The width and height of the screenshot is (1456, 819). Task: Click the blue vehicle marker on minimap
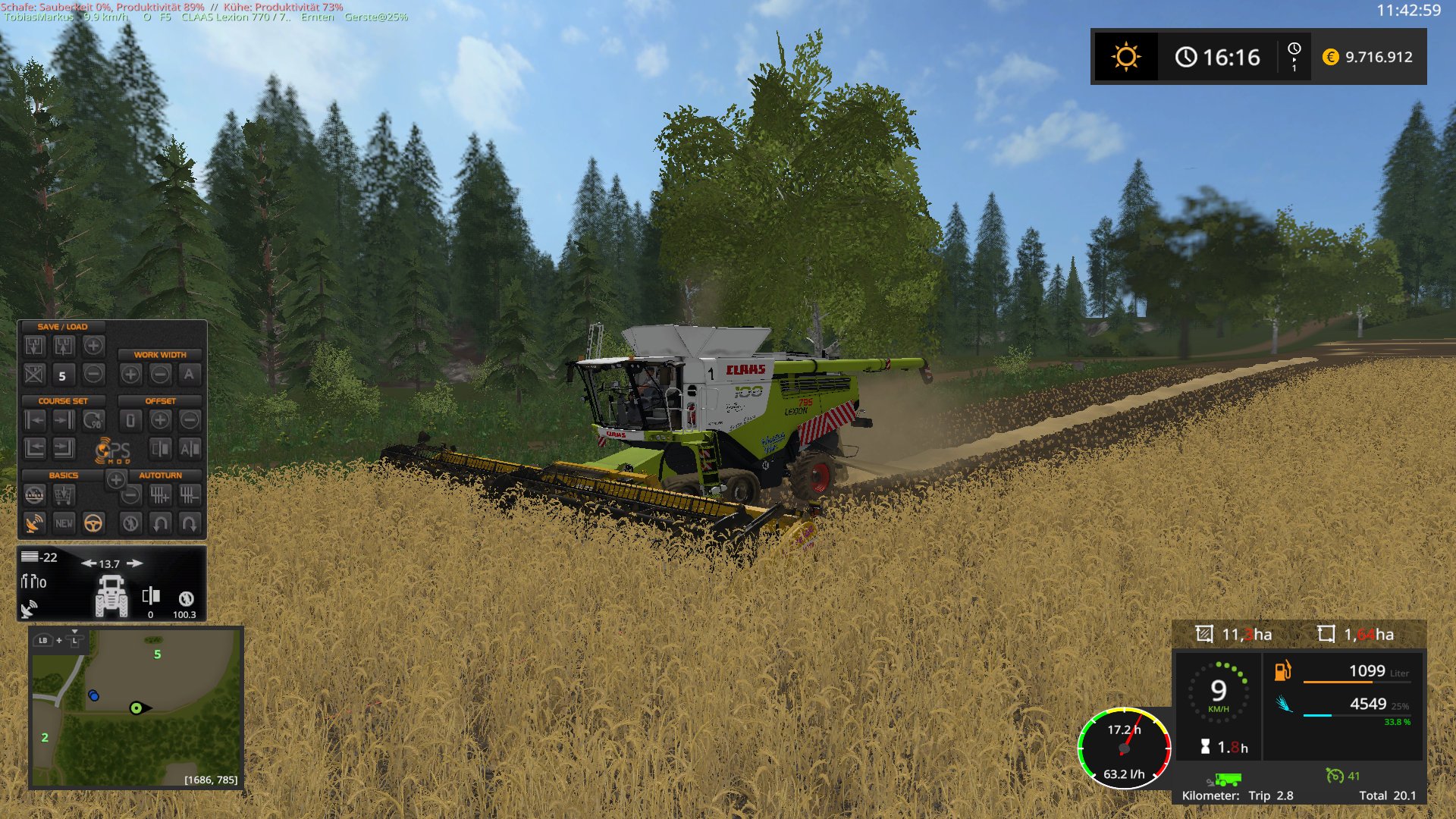click(93, 695)
